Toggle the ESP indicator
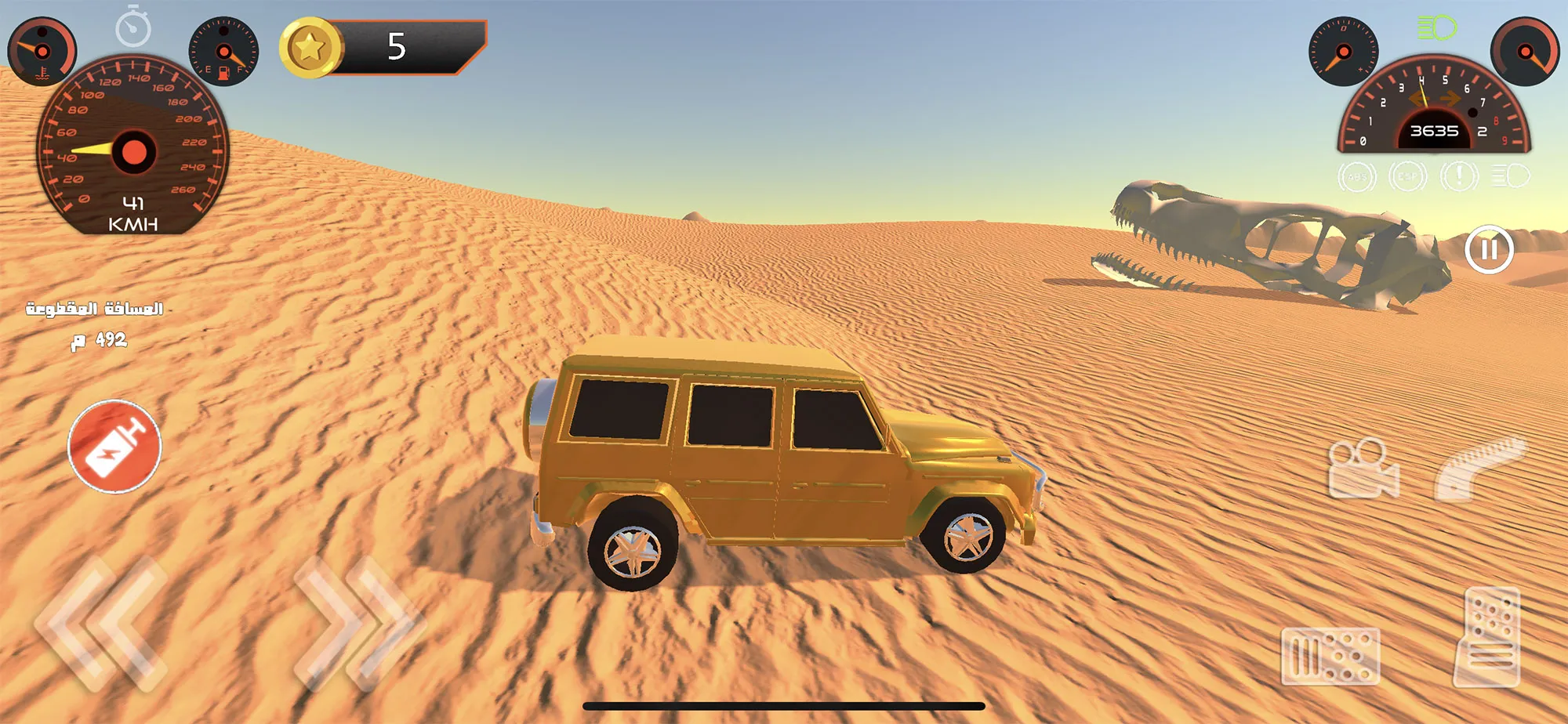Screen dimensions: 1568x724 [1407, 177]
